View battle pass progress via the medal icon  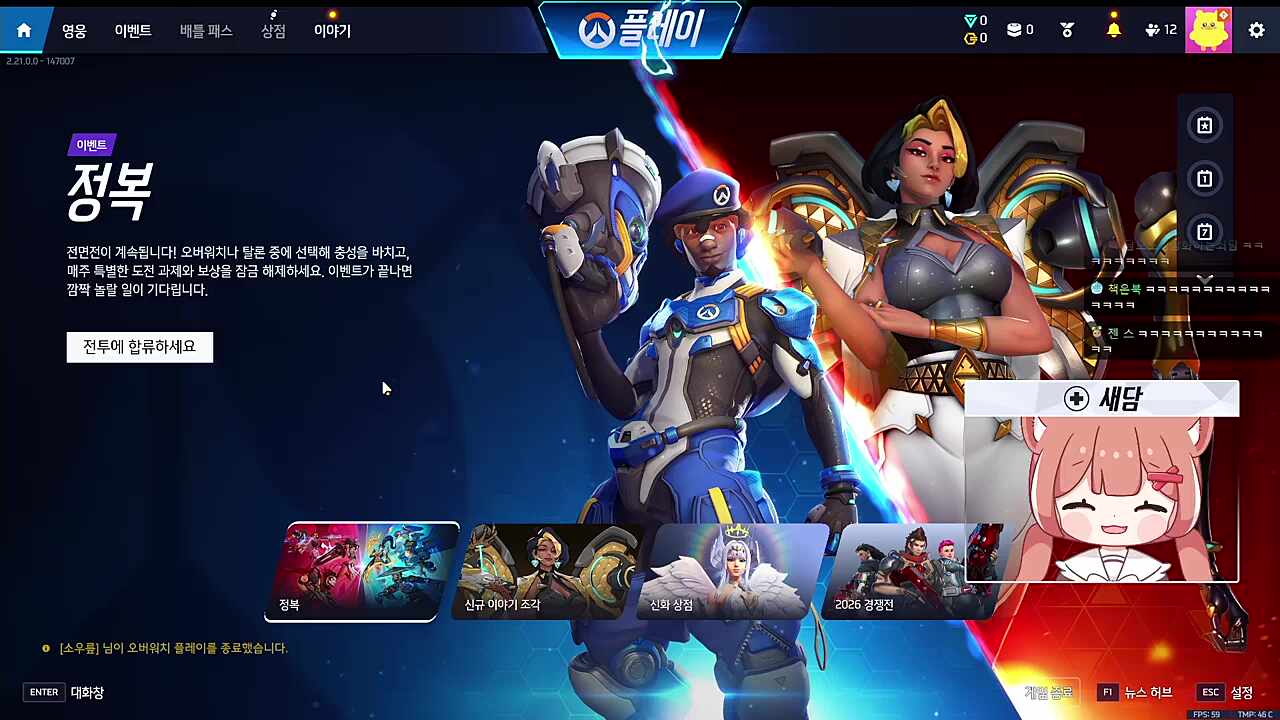(1066, 30)
